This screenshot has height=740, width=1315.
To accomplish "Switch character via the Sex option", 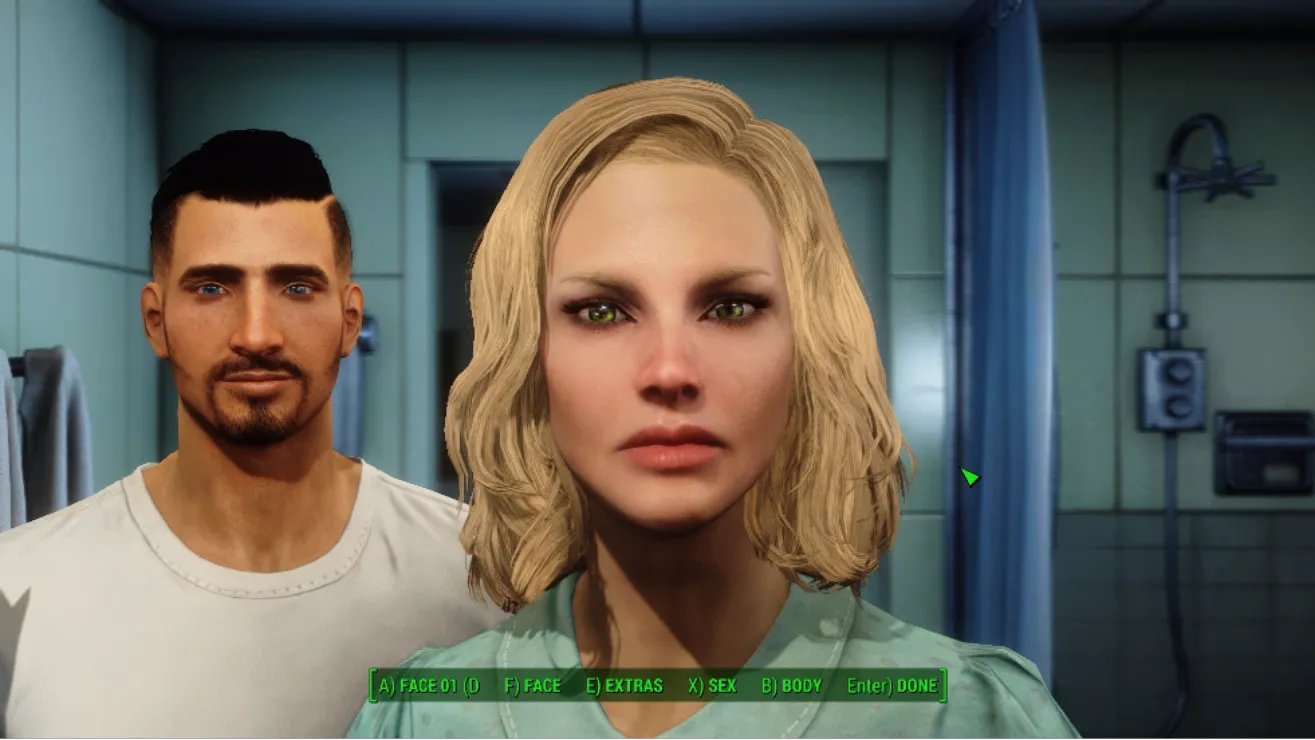I will [x=712, y=686].
